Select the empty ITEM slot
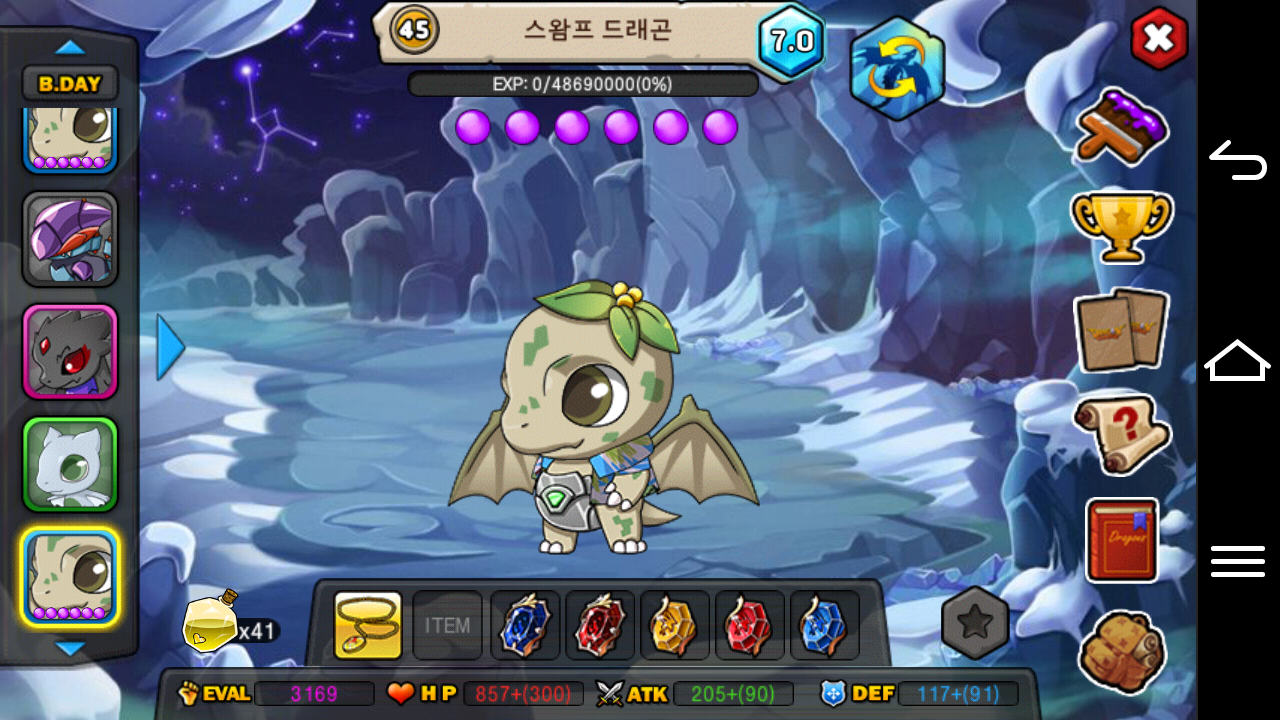The width and height of the screenshot is (1280, 720). (447, 626)
